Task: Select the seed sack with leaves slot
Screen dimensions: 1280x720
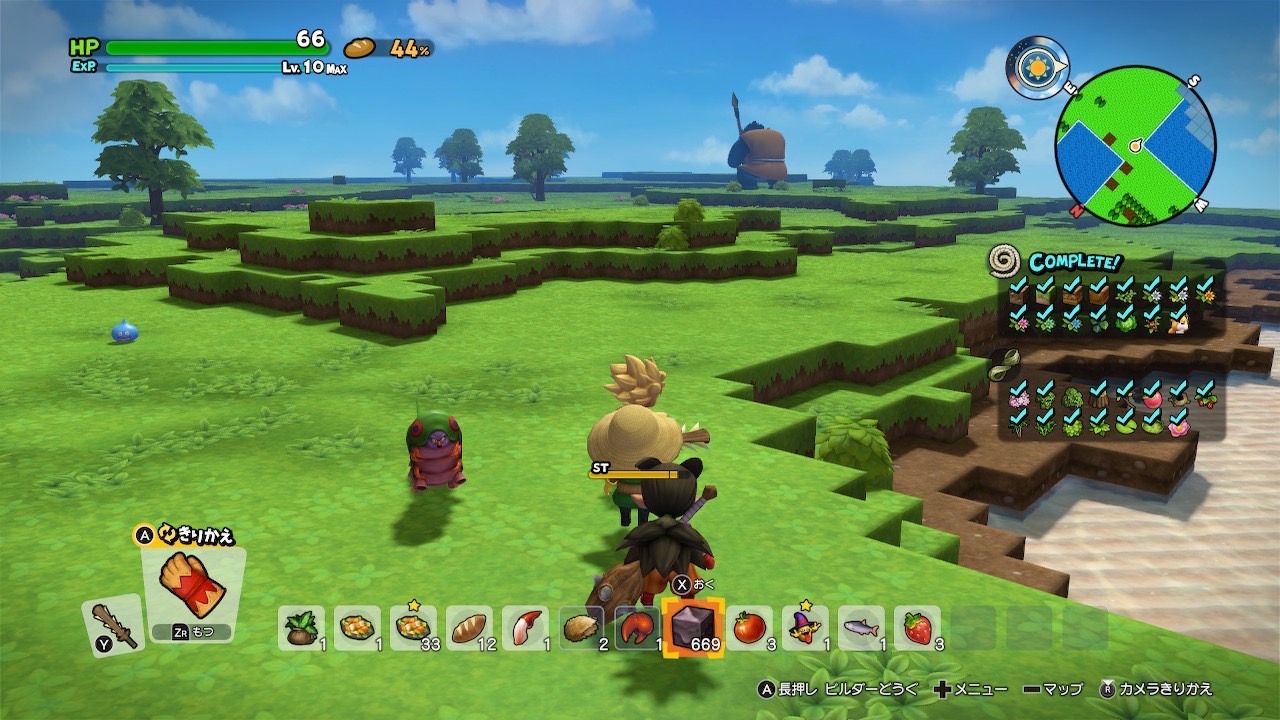Action: tap(301, 628)
